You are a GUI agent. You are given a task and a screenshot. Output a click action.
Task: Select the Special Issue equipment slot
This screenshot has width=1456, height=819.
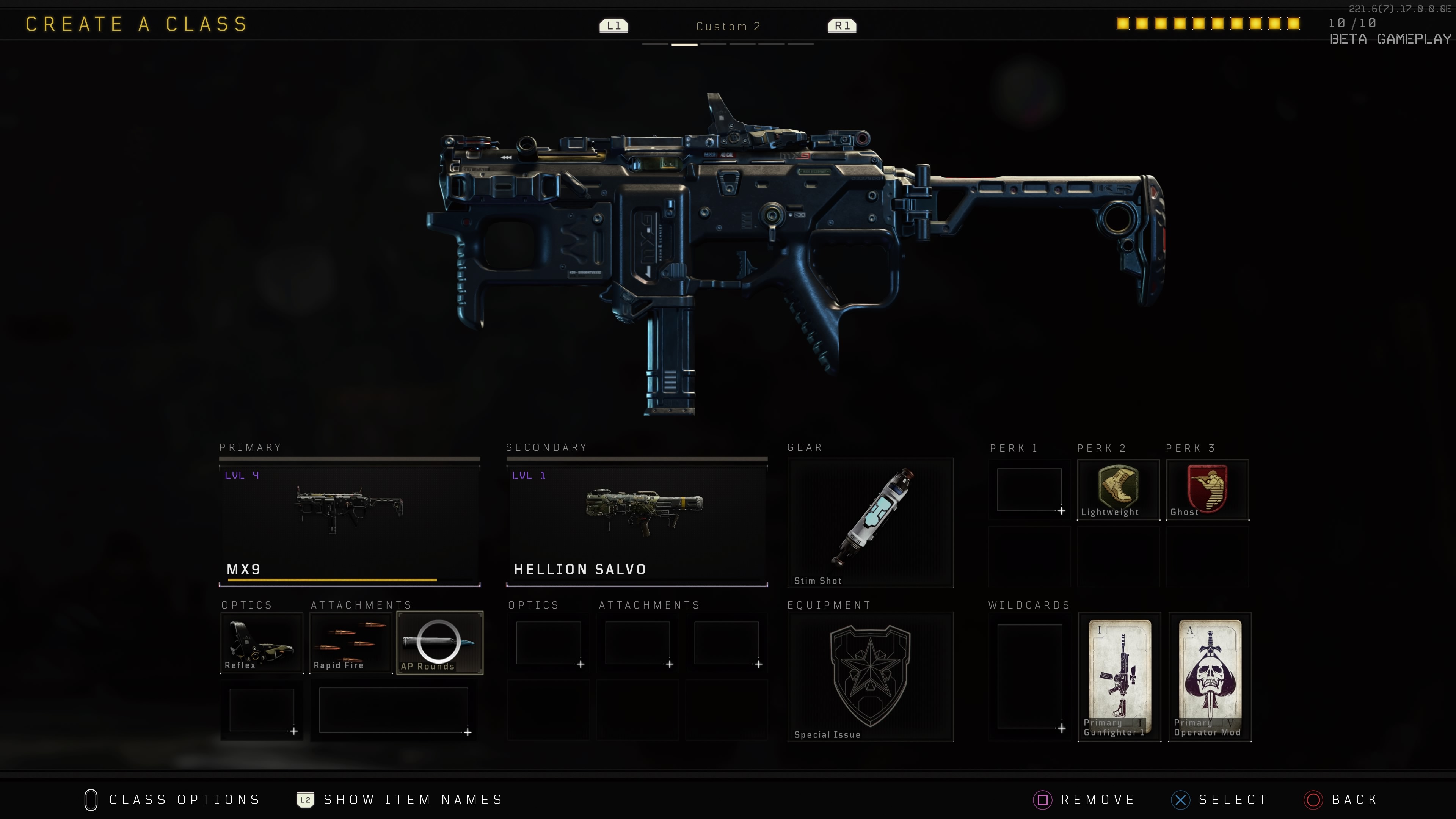click(870, 676)
